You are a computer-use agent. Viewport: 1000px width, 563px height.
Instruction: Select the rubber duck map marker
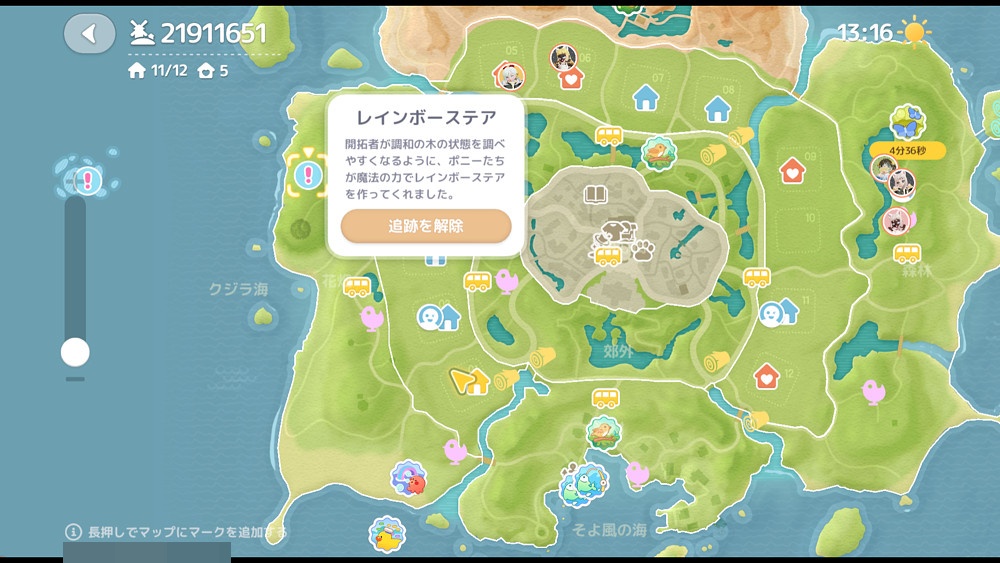point(386,534)
